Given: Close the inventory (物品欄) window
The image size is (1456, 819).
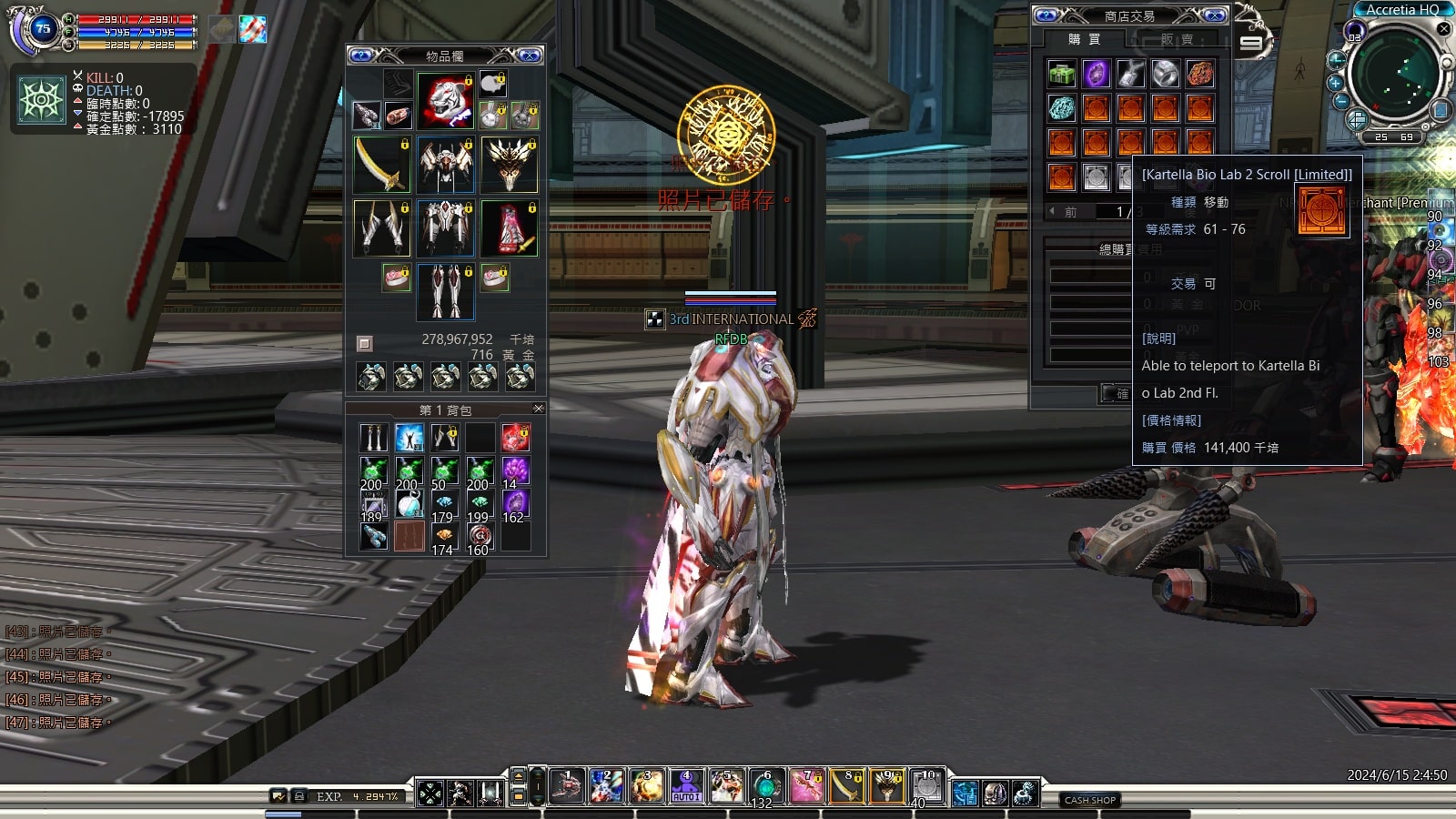Looking at the screenshot, I should [x=529, y=56].
